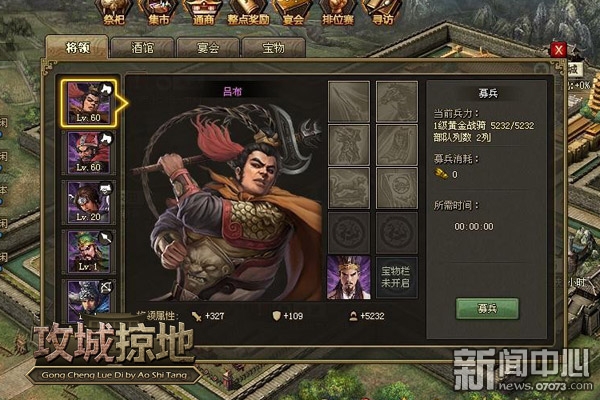Switch to the 宴会 banquet tab
This screenshot has height=400, width=600.
click(208, 47)
